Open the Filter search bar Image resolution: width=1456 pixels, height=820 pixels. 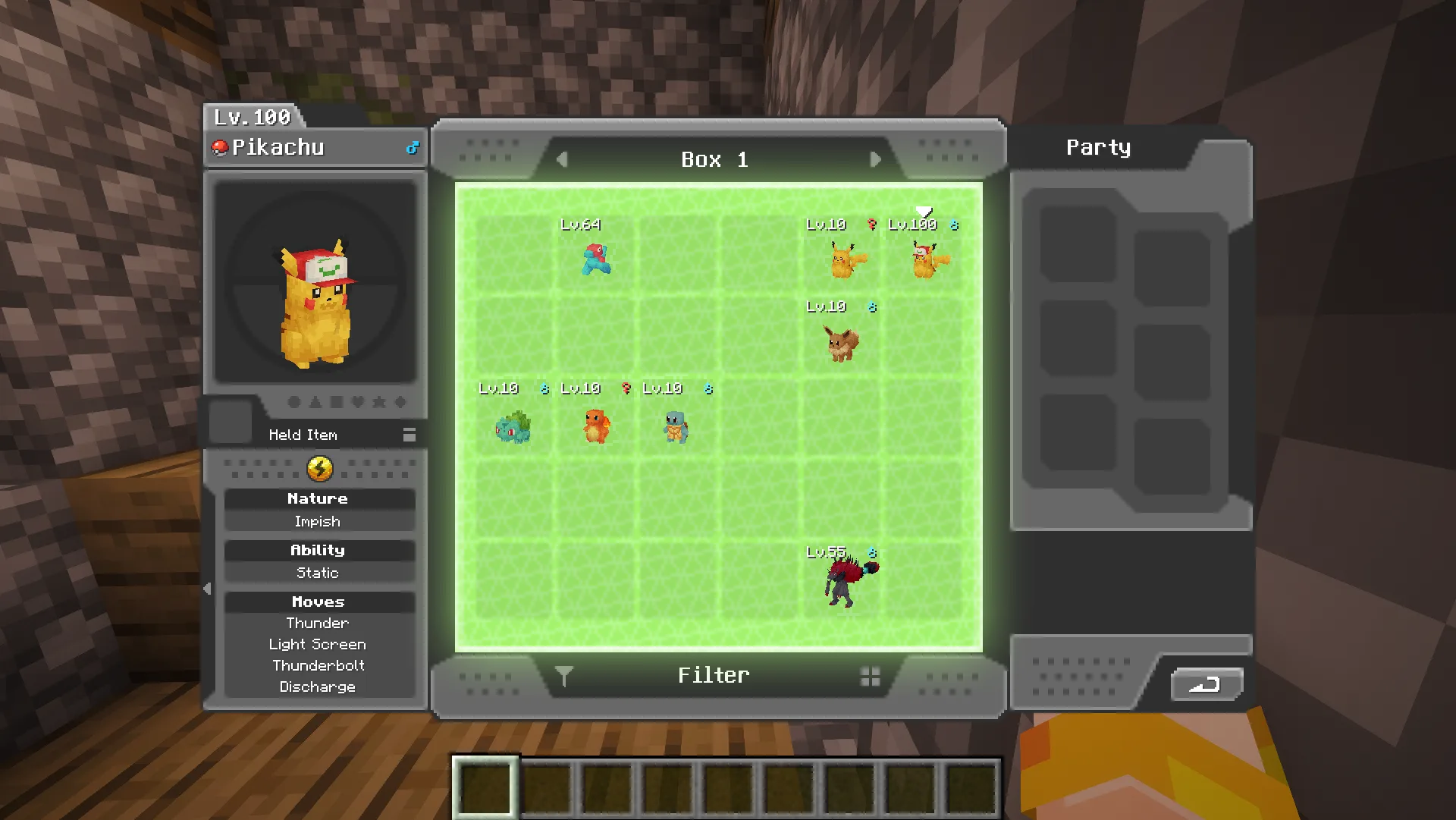pyautogui.click(x=713, y=675)
